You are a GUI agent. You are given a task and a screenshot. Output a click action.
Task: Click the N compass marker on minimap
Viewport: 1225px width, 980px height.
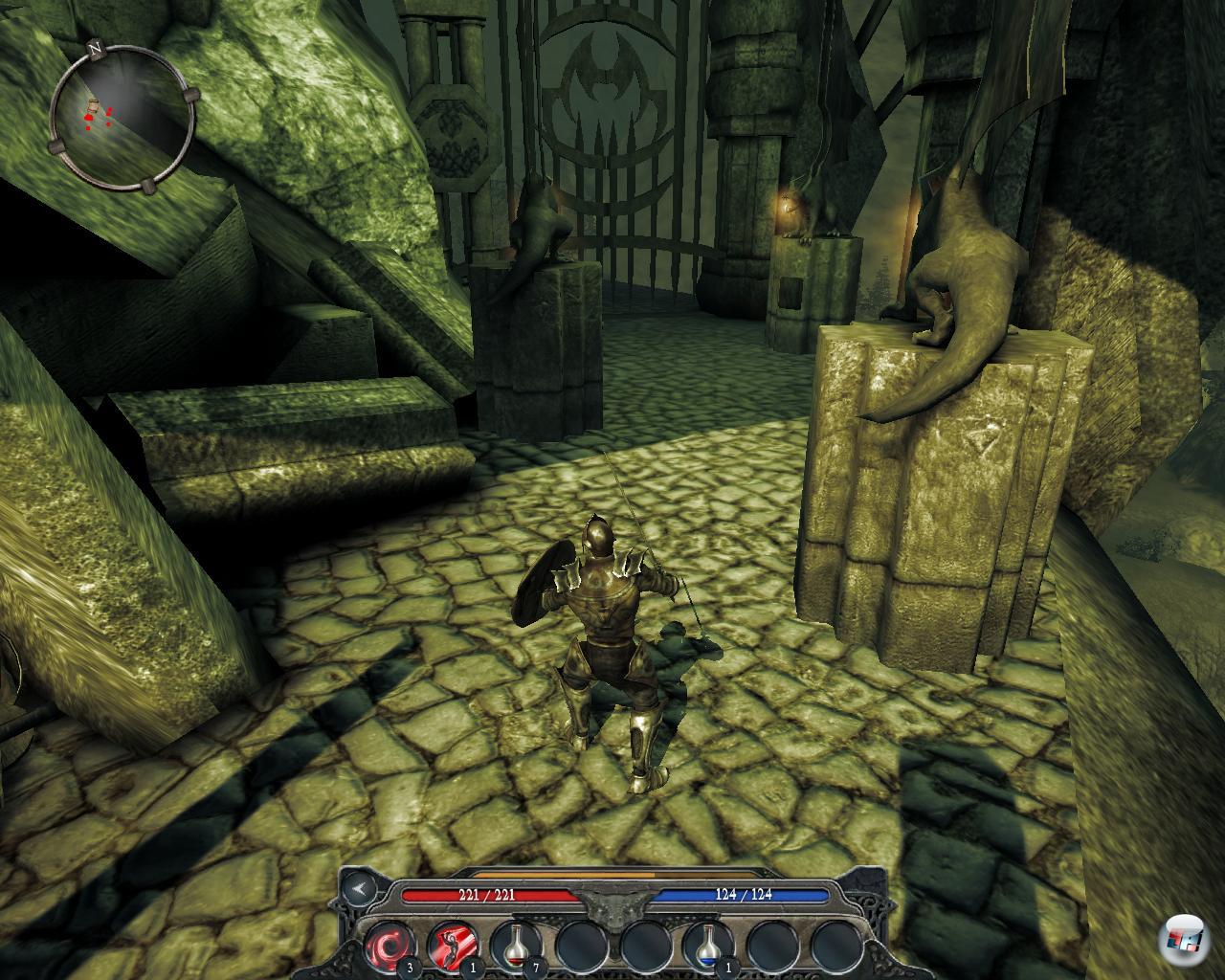pos(95,46)
